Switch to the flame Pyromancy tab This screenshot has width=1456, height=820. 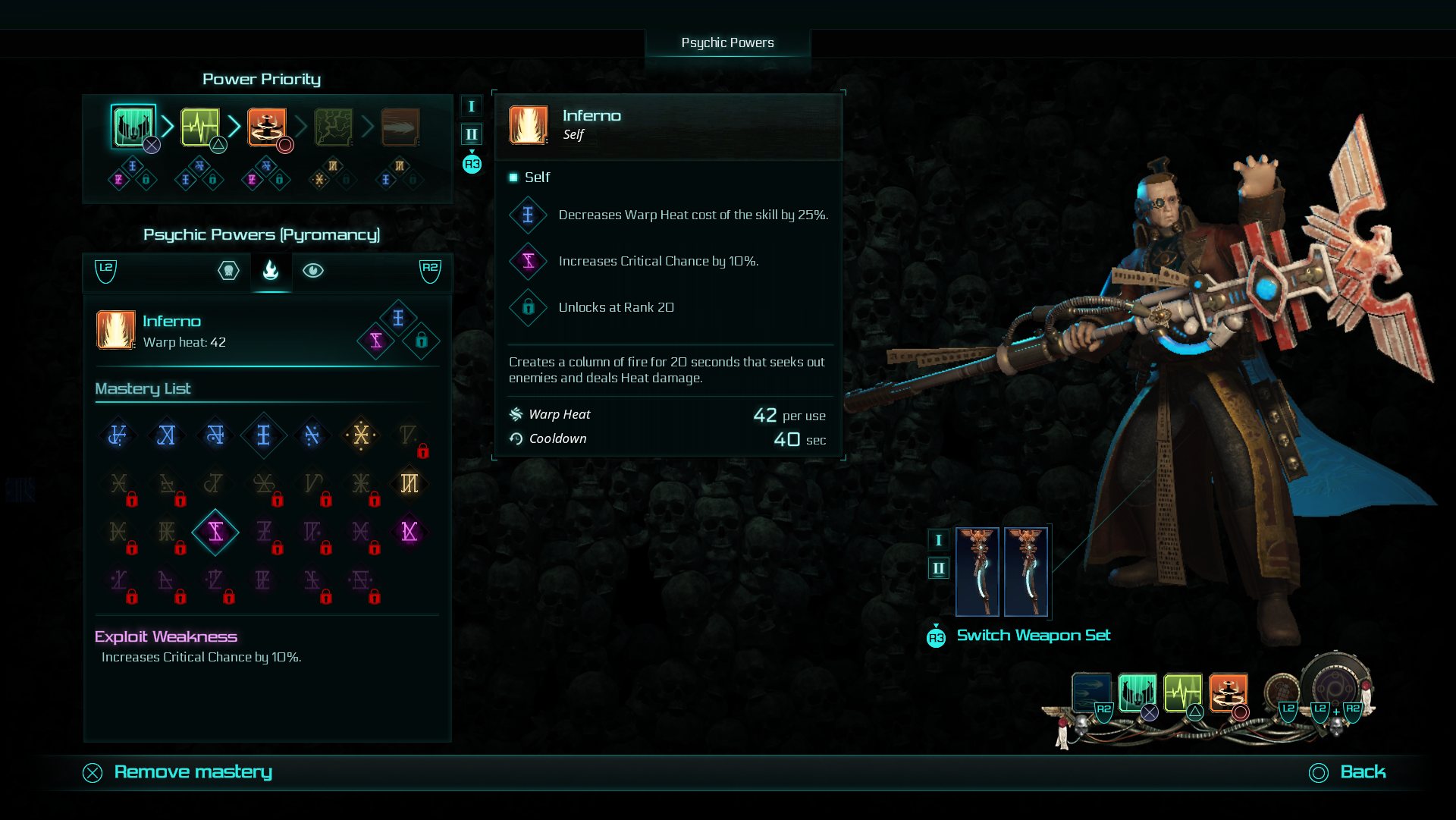coord(271,270)
